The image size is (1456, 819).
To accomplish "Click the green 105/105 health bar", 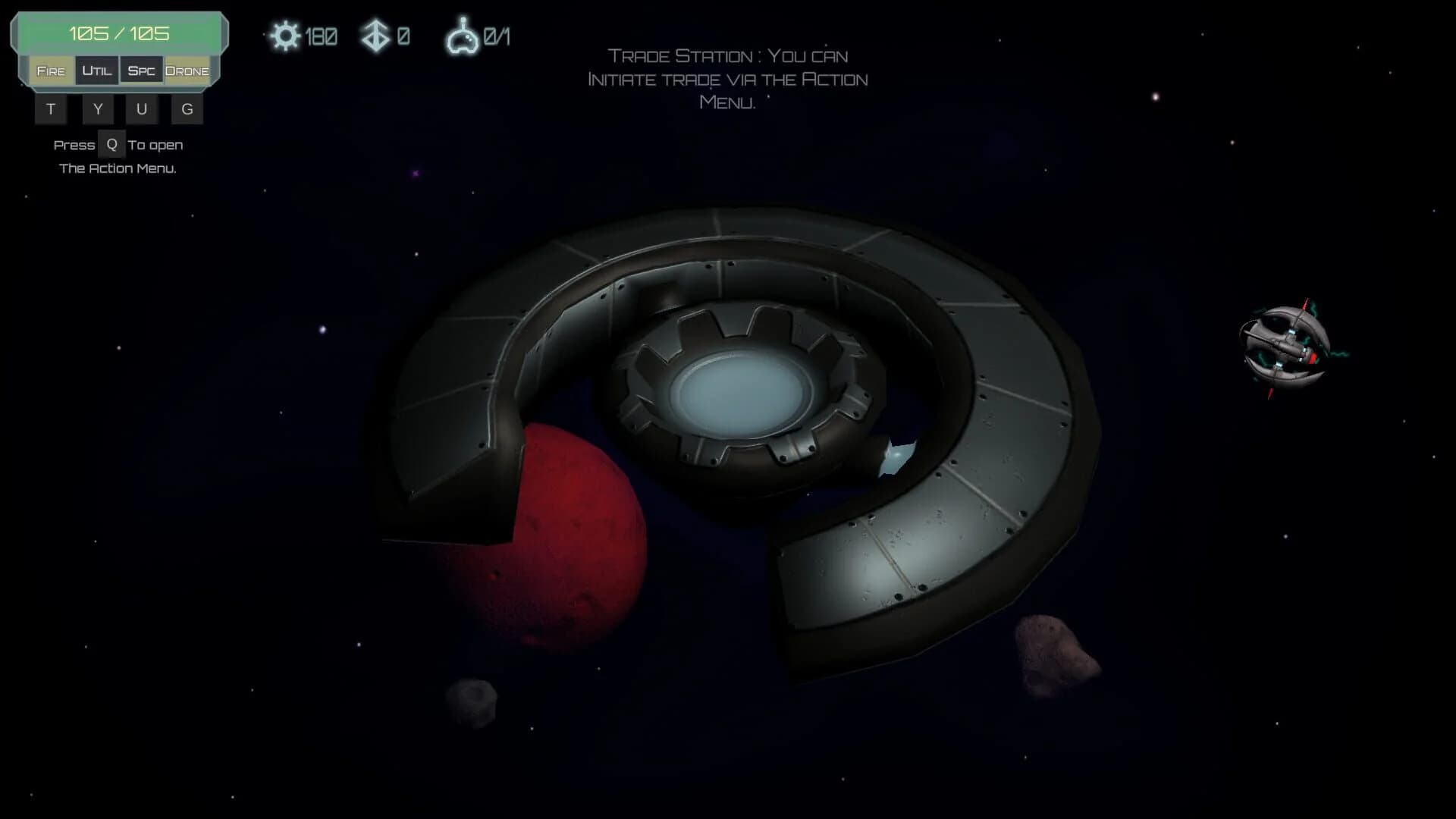I will (x=118, y=33).
